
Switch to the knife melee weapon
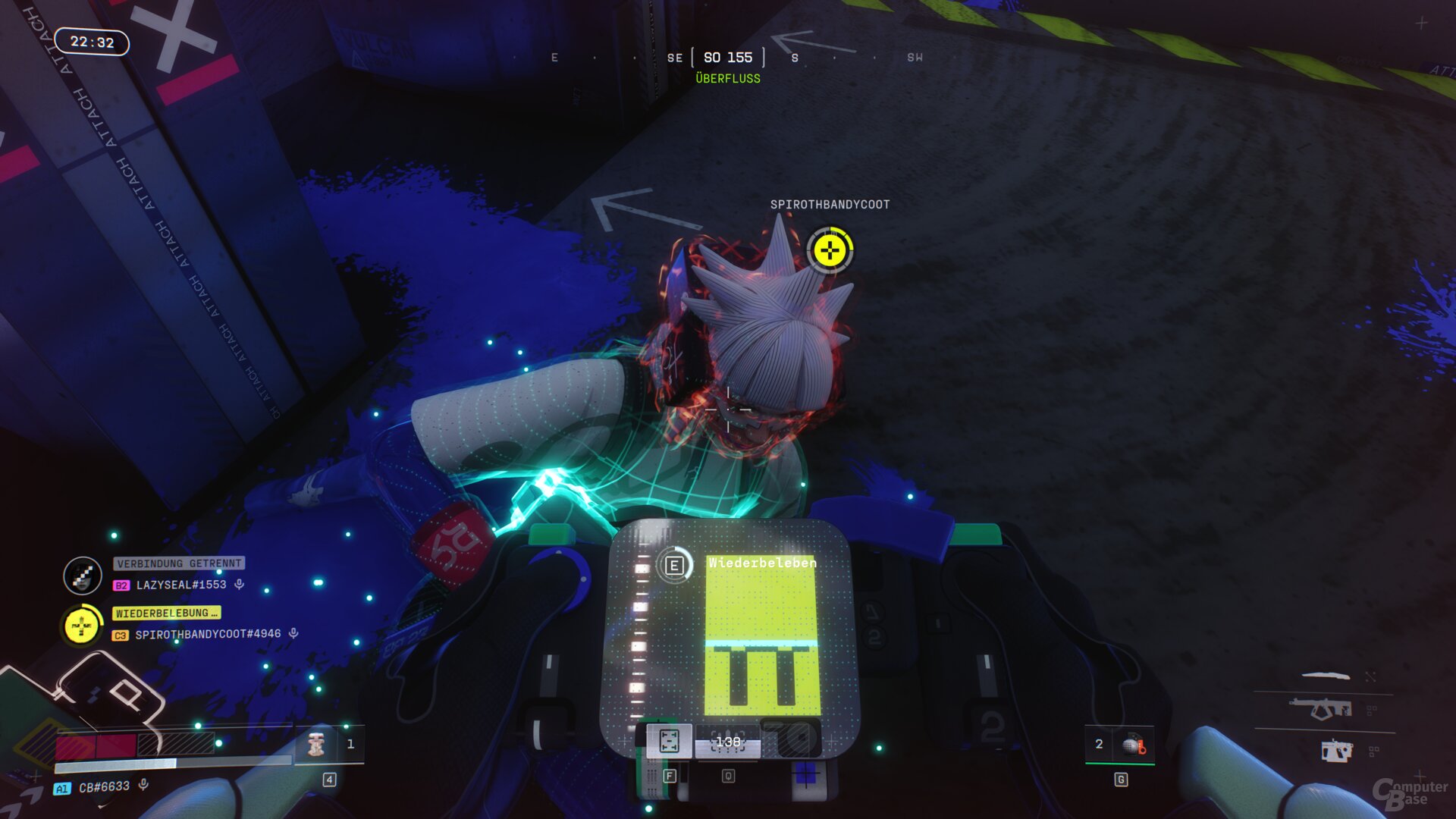1326,675
